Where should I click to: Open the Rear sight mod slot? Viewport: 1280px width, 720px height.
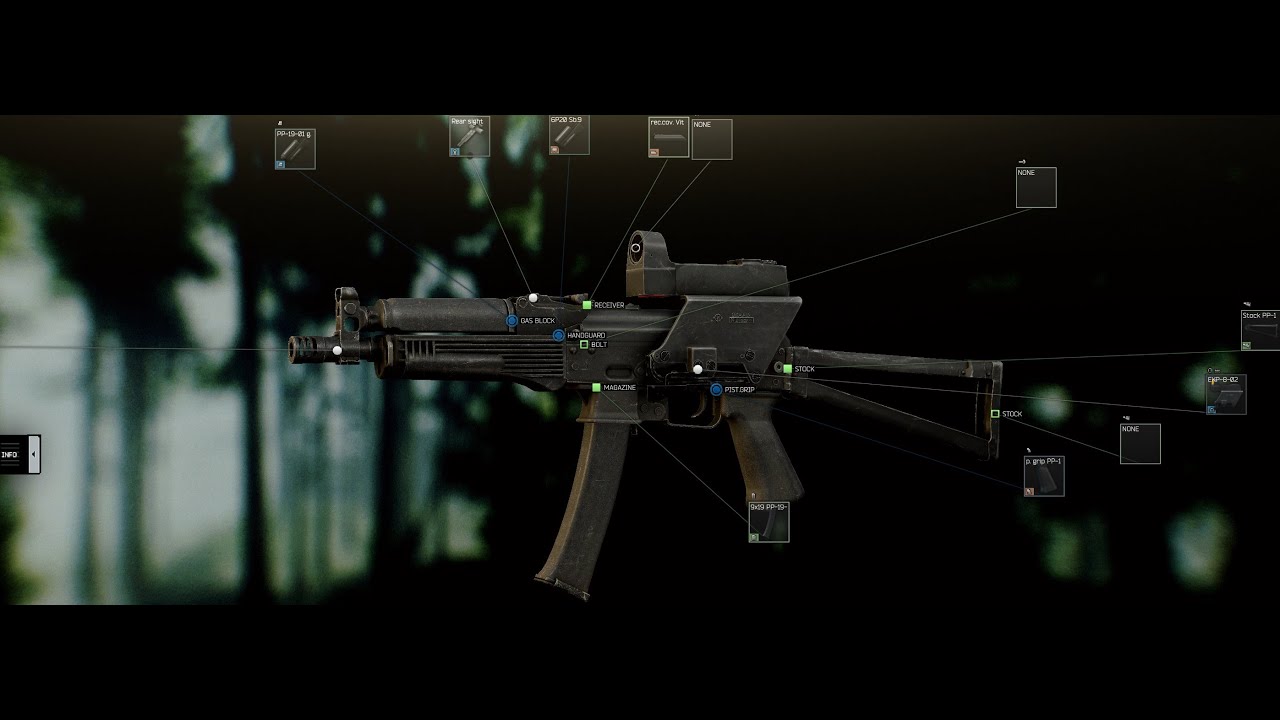(469, 137)
